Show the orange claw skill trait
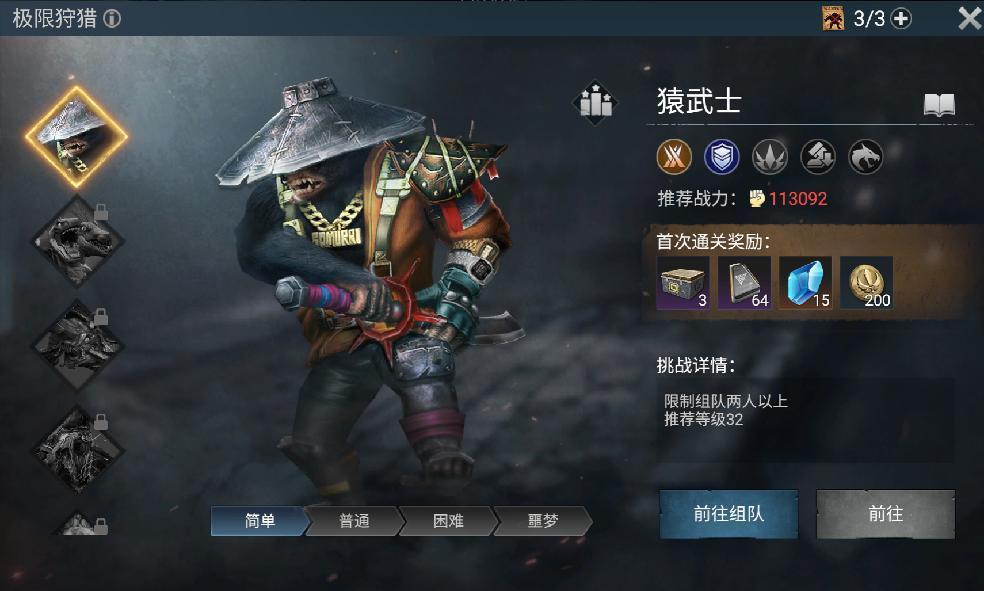 click(x=674, y=156)
